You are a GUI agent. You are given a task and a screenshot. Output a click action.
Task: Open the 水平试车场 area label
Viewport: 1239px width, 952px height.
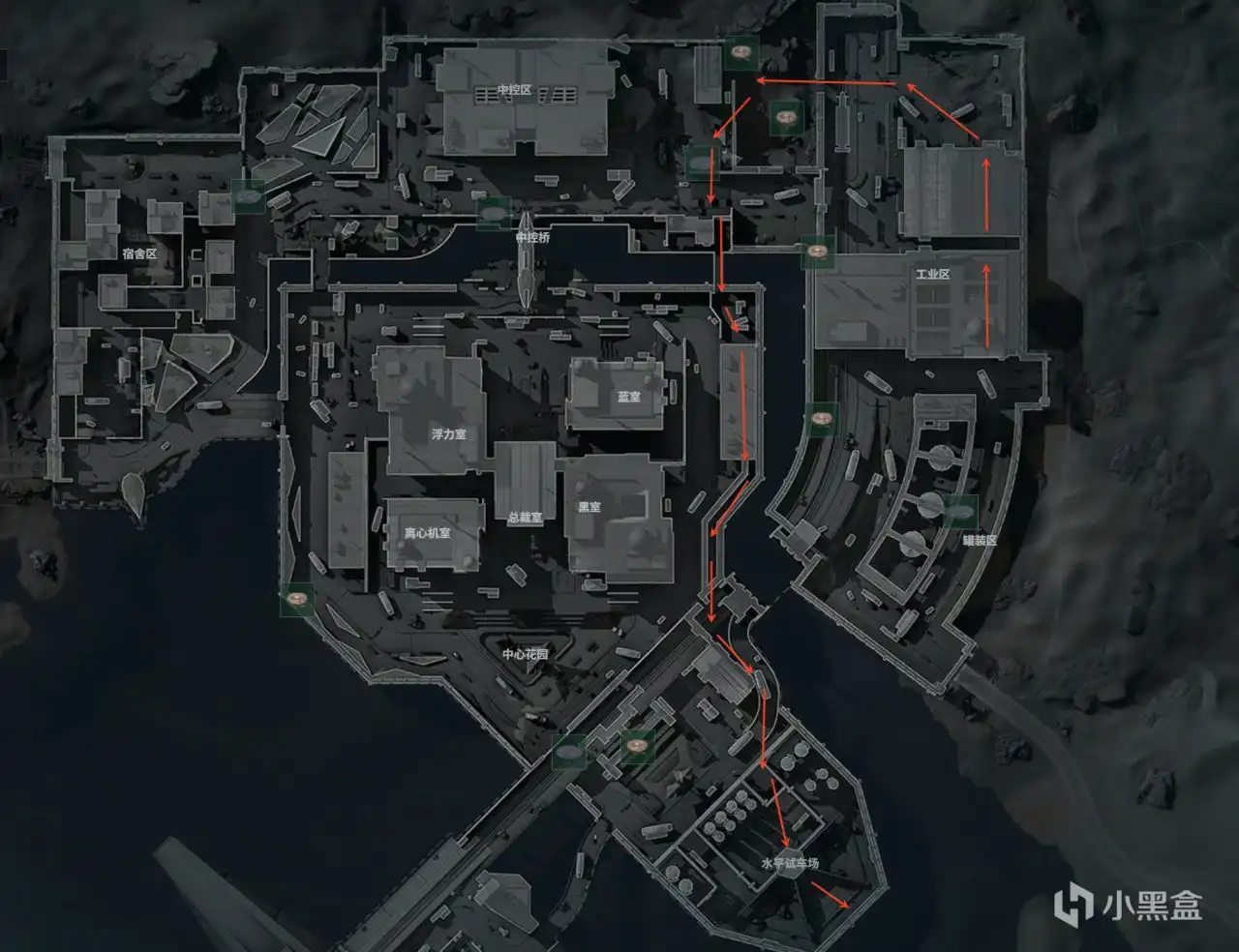(x=790, y=862)
